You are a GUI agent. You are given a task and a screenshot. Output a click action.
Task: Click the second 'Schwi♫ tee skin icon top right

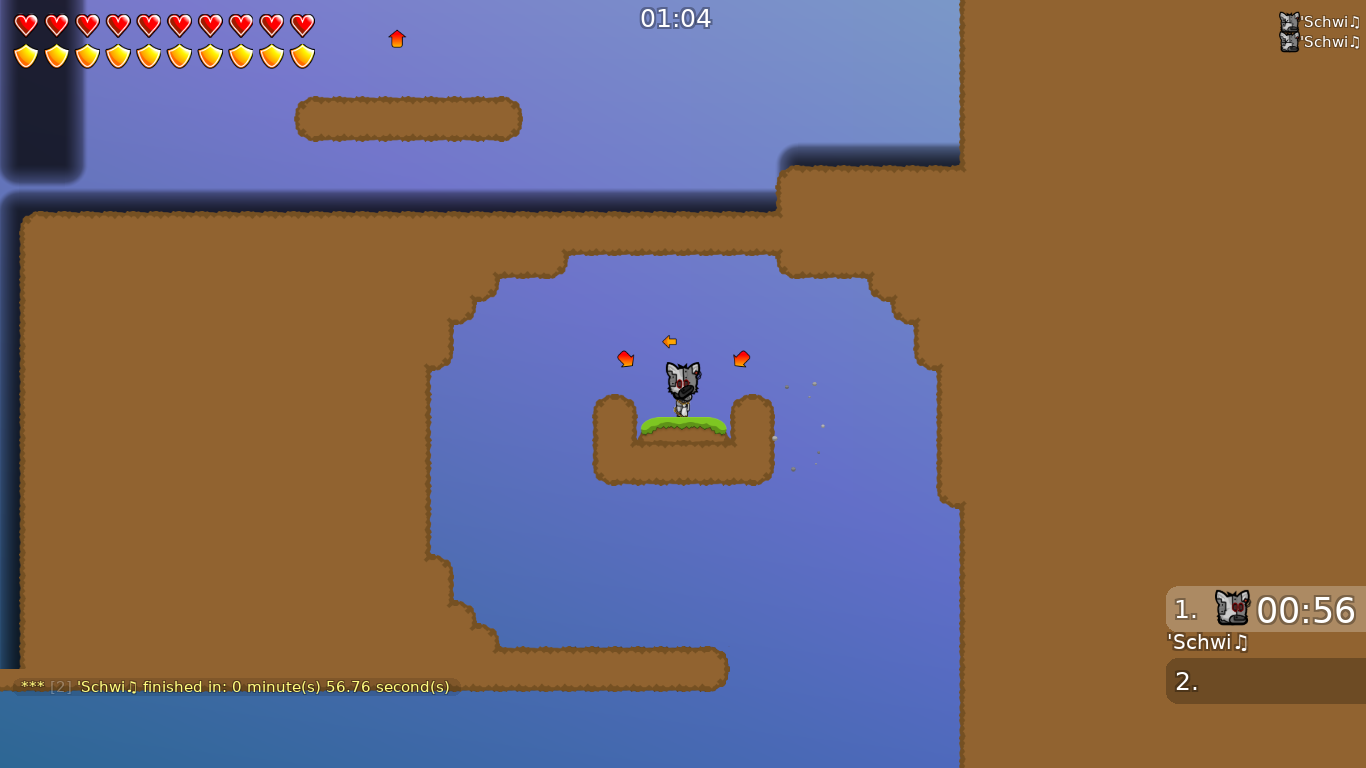coord(1287,42)
